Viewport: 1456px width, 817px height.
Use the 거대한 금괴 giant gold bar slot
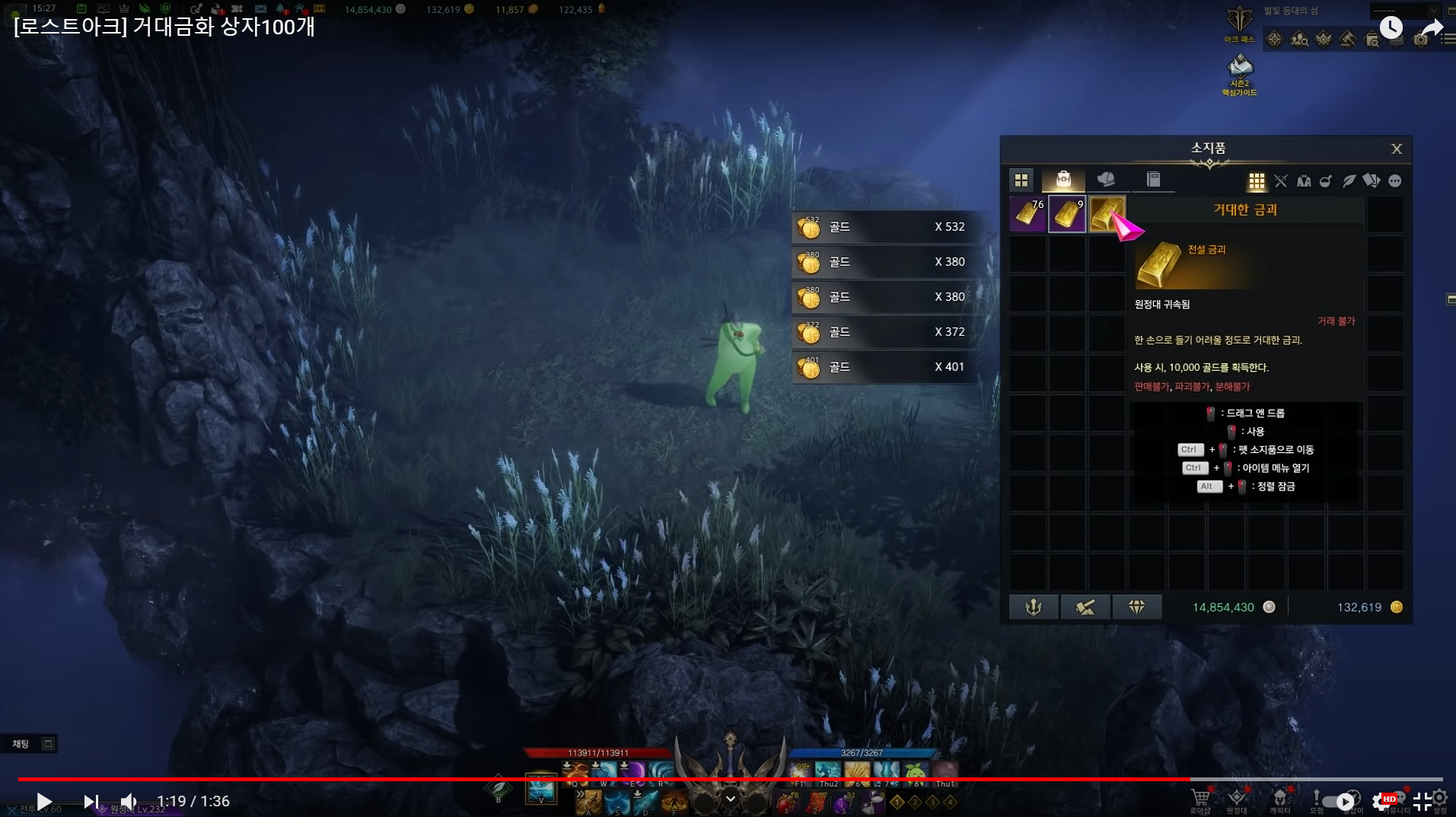click(x=1106, y=213)
